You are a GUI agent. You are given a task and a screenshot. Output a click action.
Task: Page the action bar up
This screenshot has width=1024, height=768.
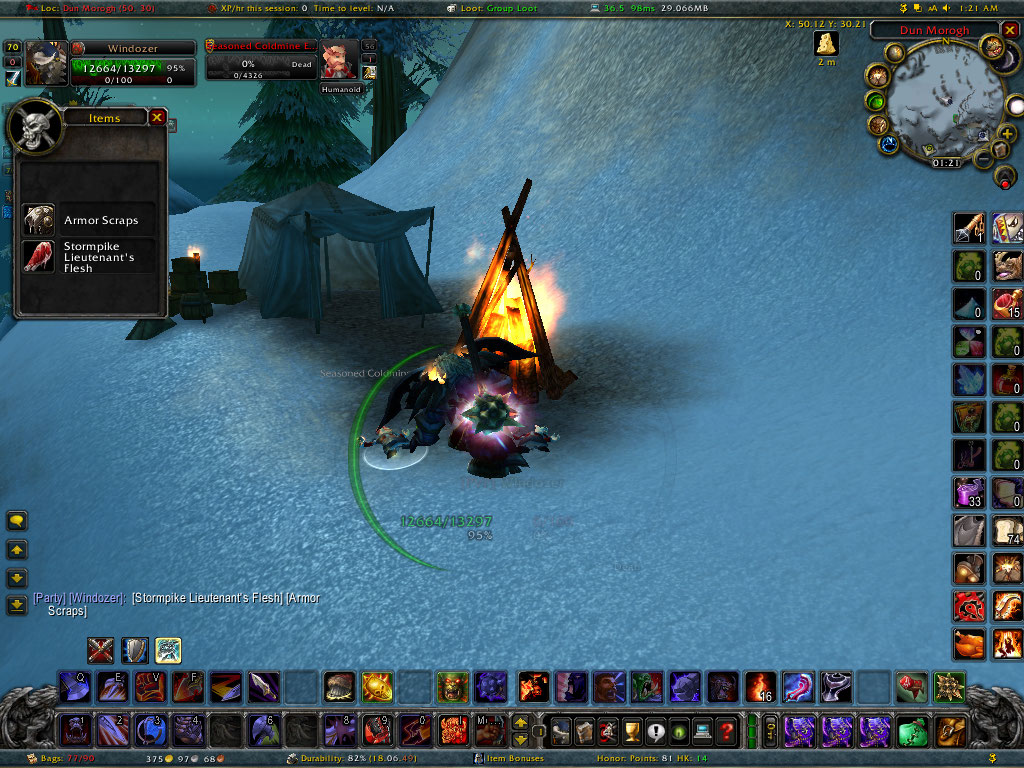(x=520, y=722)
